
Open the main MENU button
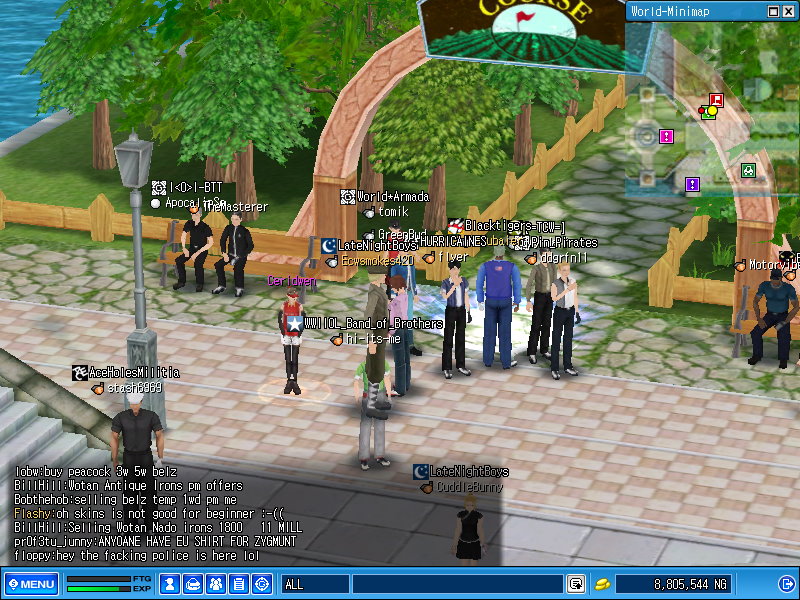tap(31, 584)
